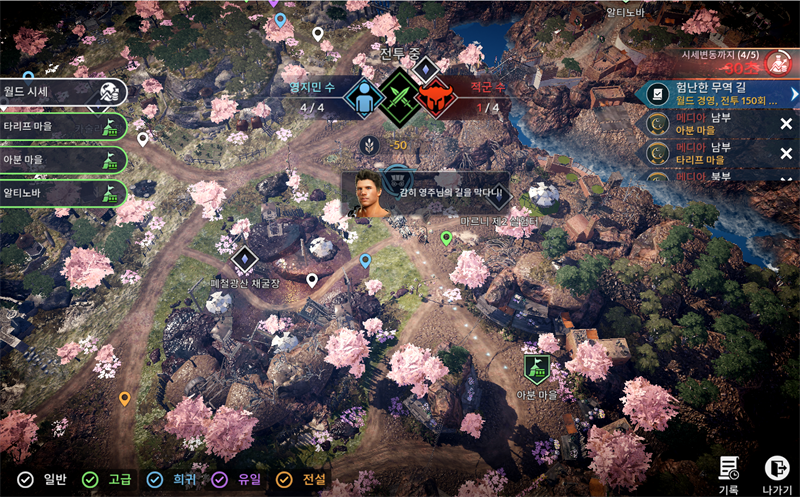
Task: Dismiss the 메디아 남부 아분 마을 entry
Action: click(x=786, y=123)
